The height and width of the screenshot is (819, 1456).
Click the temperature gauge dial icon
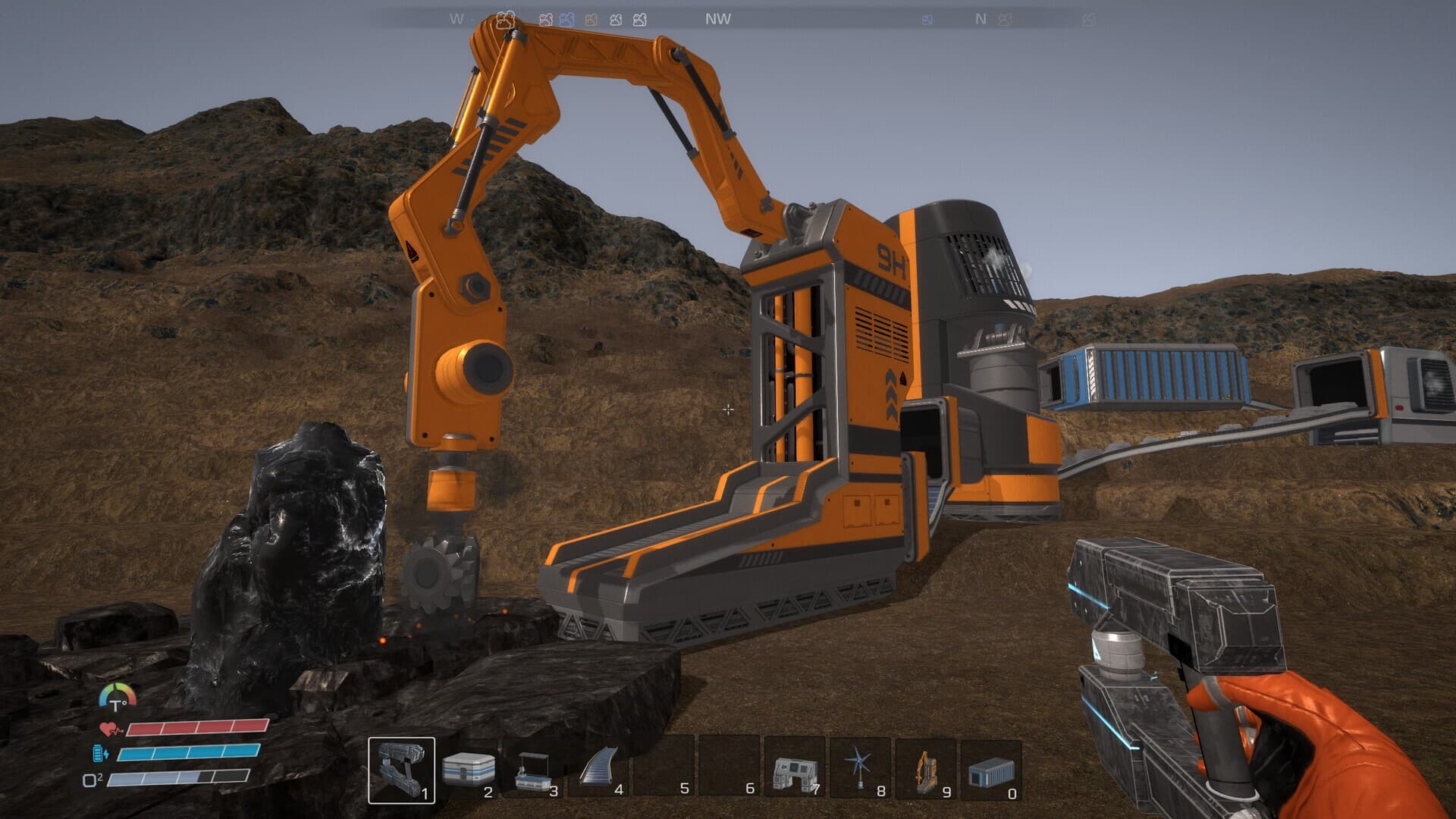pos(118,695)
